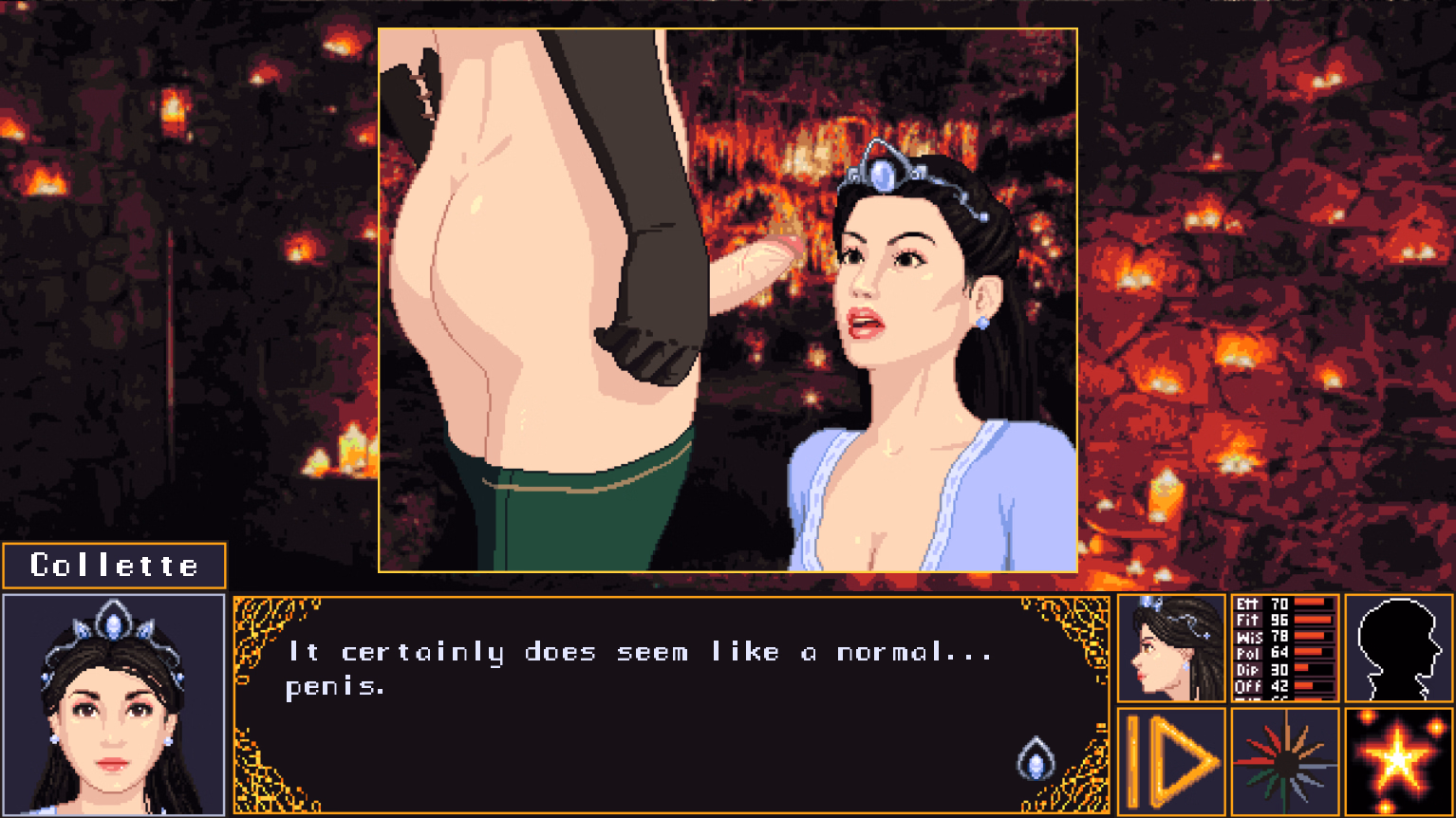Select the blank head silhouette panel
This screenshot has width=1456, height=818.
coord(1398,648)
